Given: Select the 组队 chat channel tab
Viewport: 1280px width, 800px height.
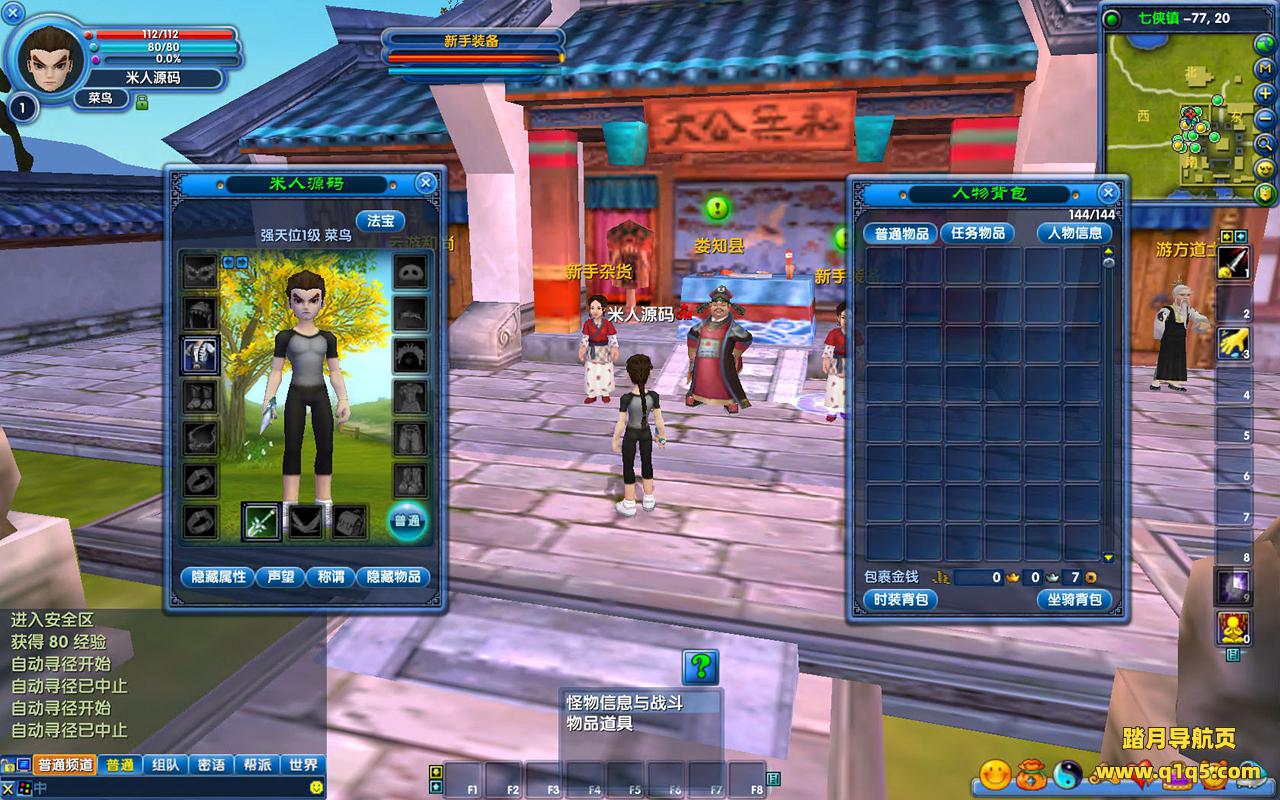Looking at the screenshot, I should (x=165, y=765).
